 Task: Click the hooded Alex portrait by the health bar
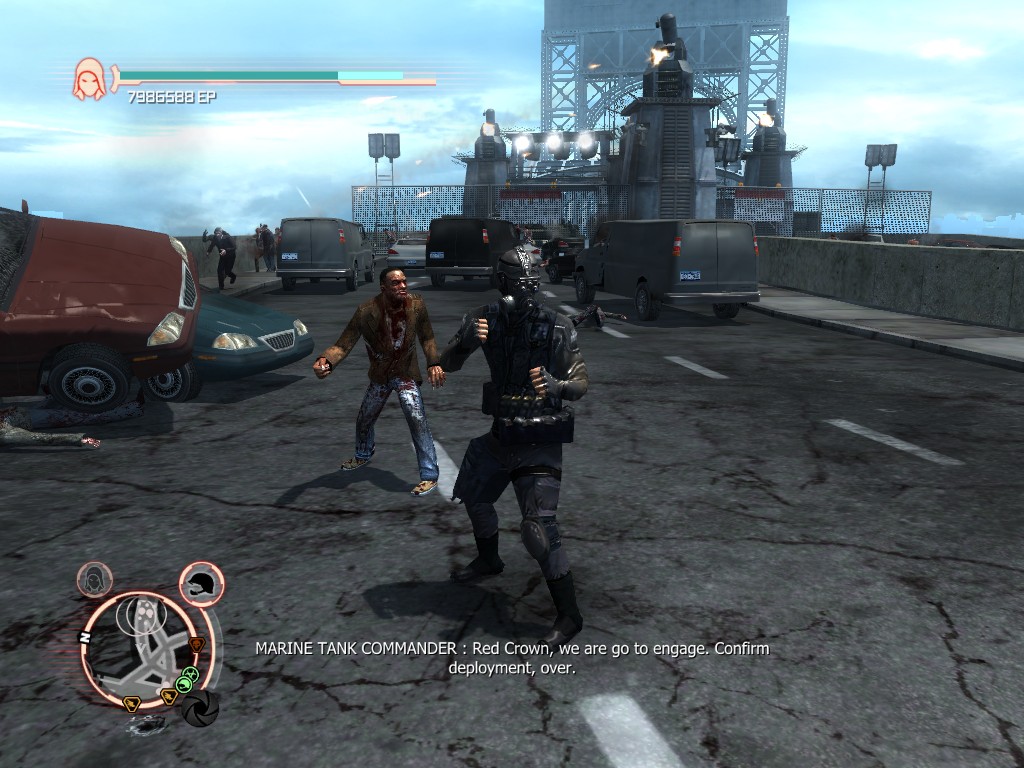(89, 79)
